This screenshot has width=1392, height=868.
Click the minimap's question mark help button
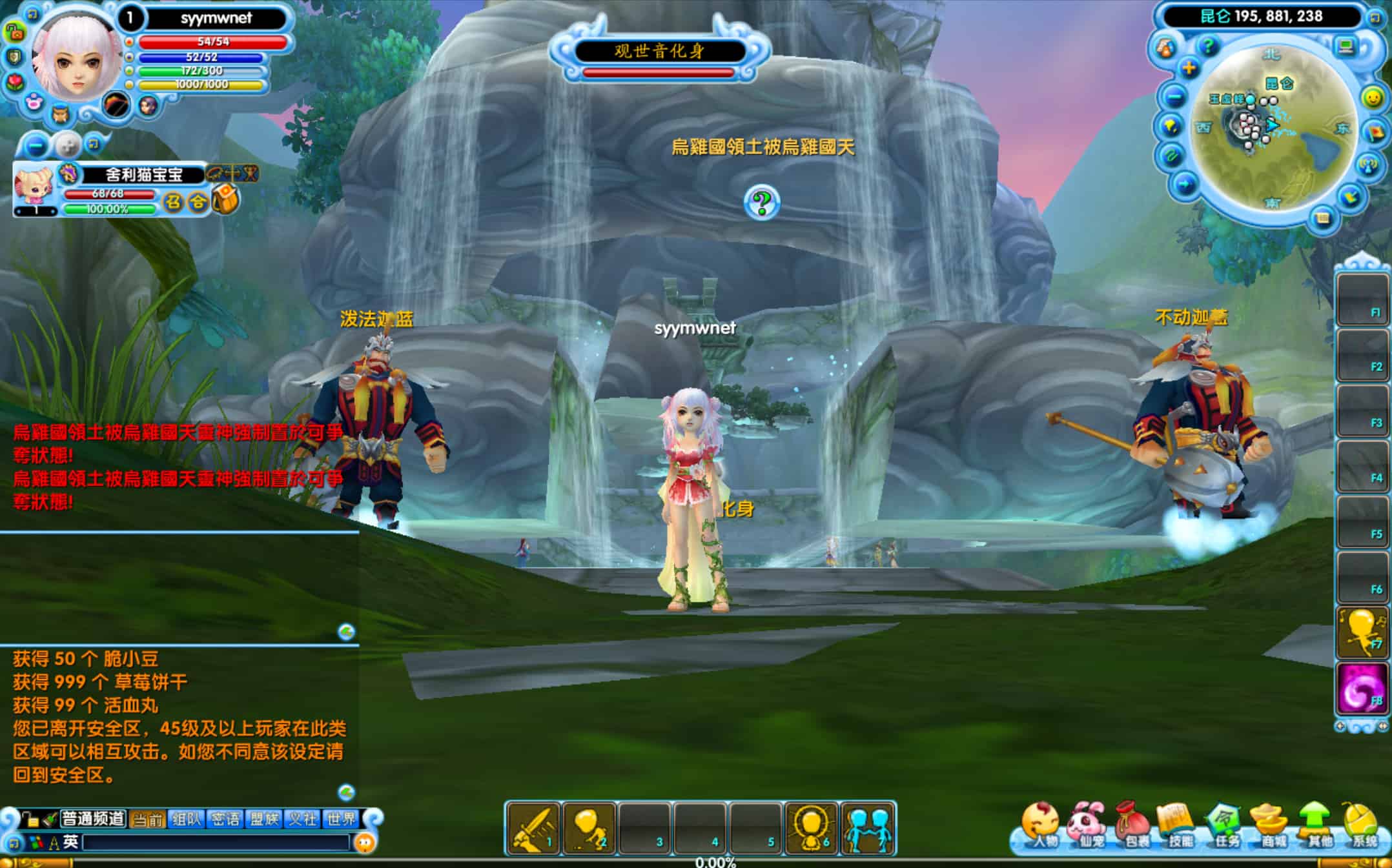(1207, 45)
